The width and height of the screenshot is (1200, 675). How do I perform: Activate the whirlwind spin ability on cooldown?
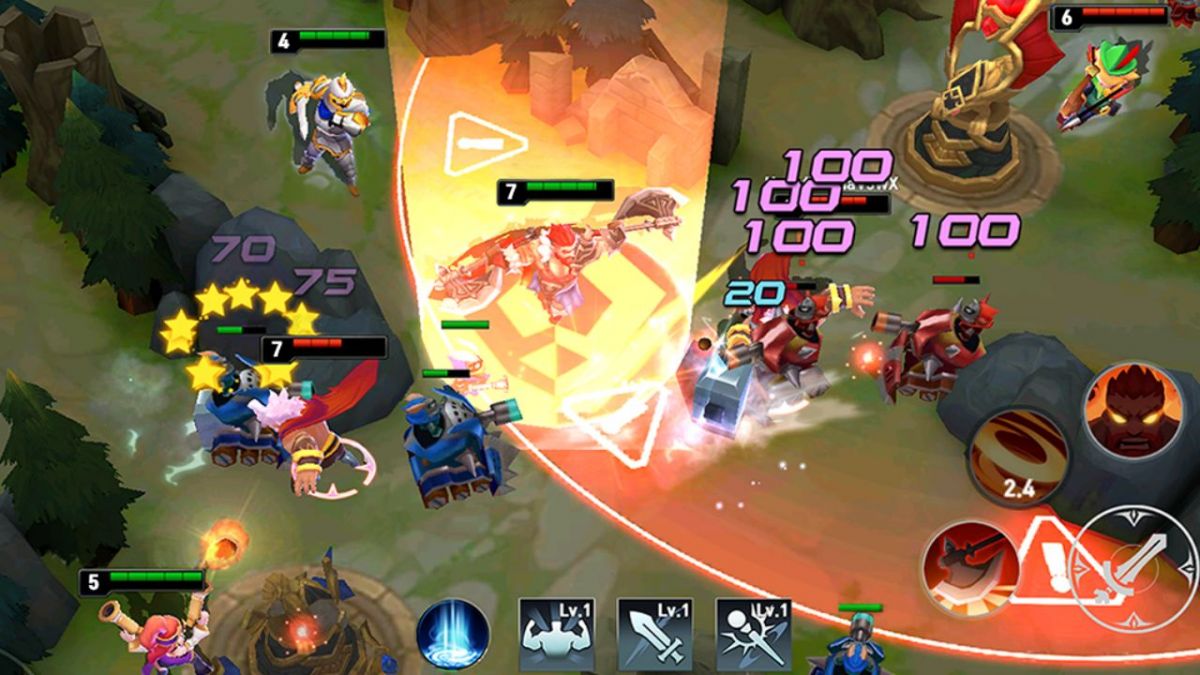point(1017,457)
